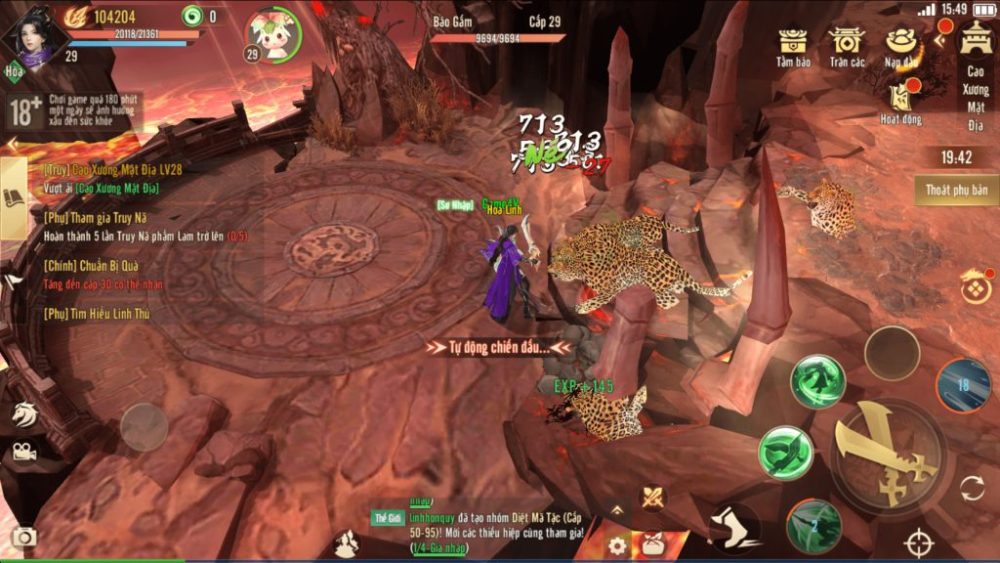Viewport: 1000px width, 563px height.
Task: Use the blue skill showing cooldown 18
Action: pos(963,385)
